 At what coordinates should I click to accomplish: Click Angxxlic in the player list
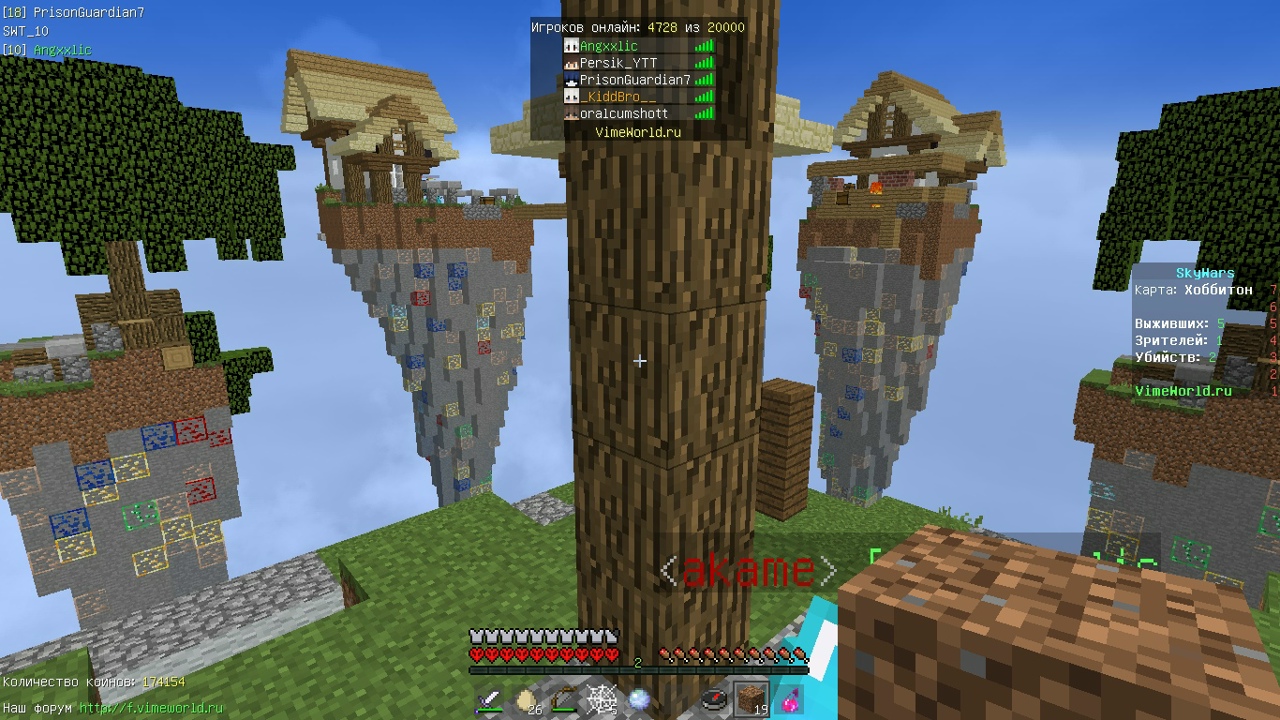click(x=608, y=46)
